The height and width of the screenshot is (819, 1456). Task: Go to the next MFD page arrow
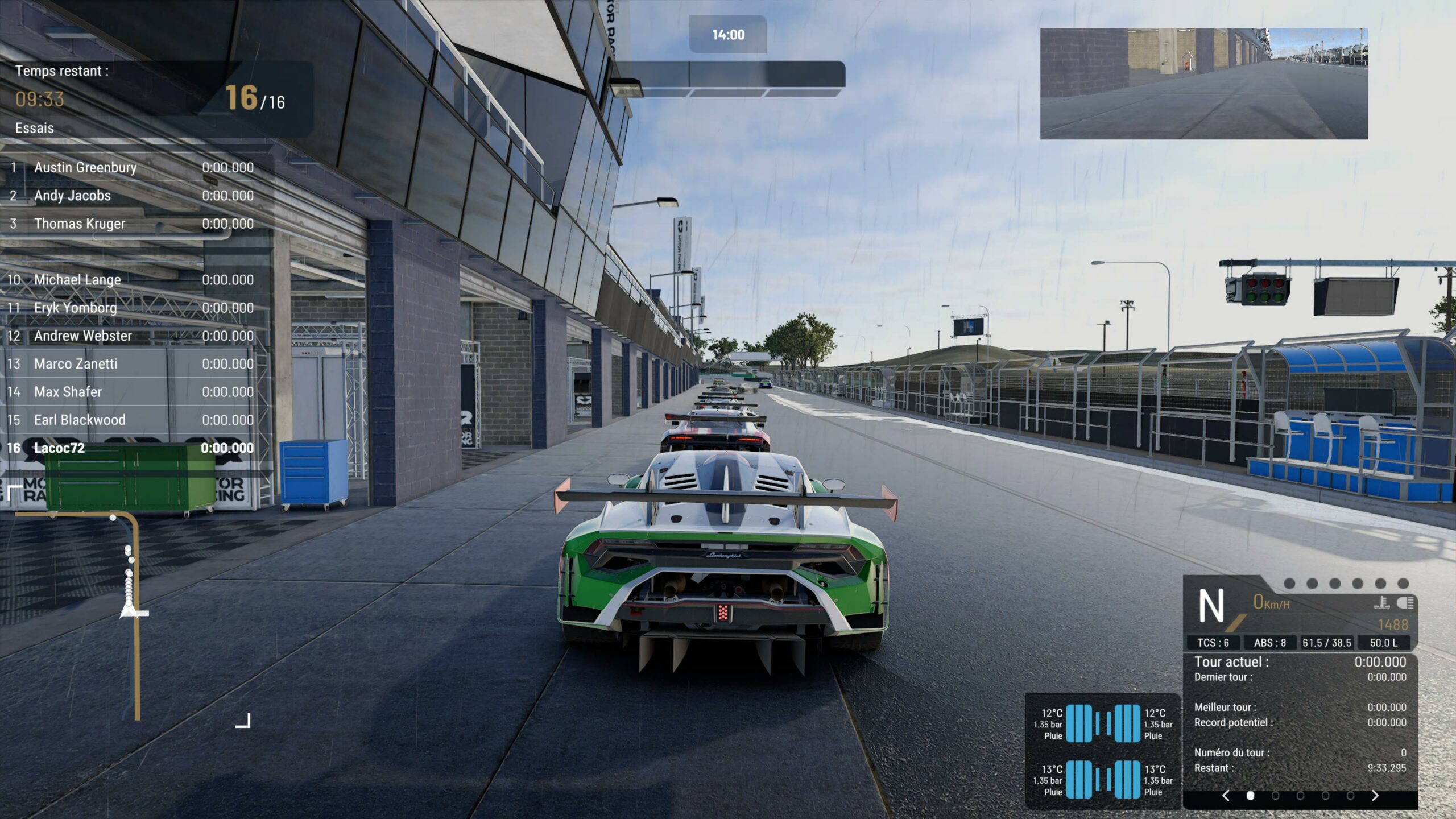point(1375,796)
